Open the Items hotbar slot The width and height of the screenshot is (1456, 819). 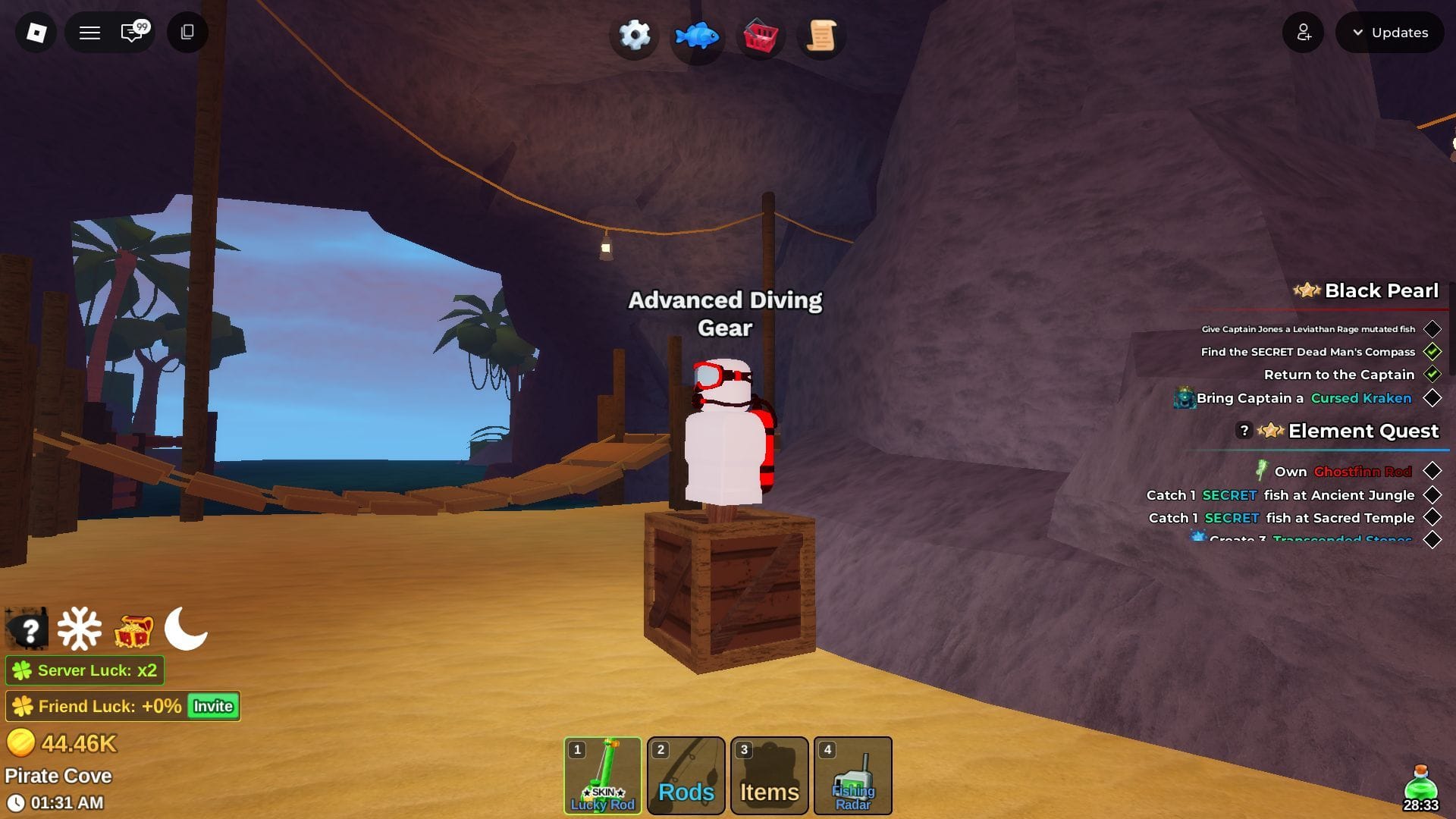pos(770,775)
